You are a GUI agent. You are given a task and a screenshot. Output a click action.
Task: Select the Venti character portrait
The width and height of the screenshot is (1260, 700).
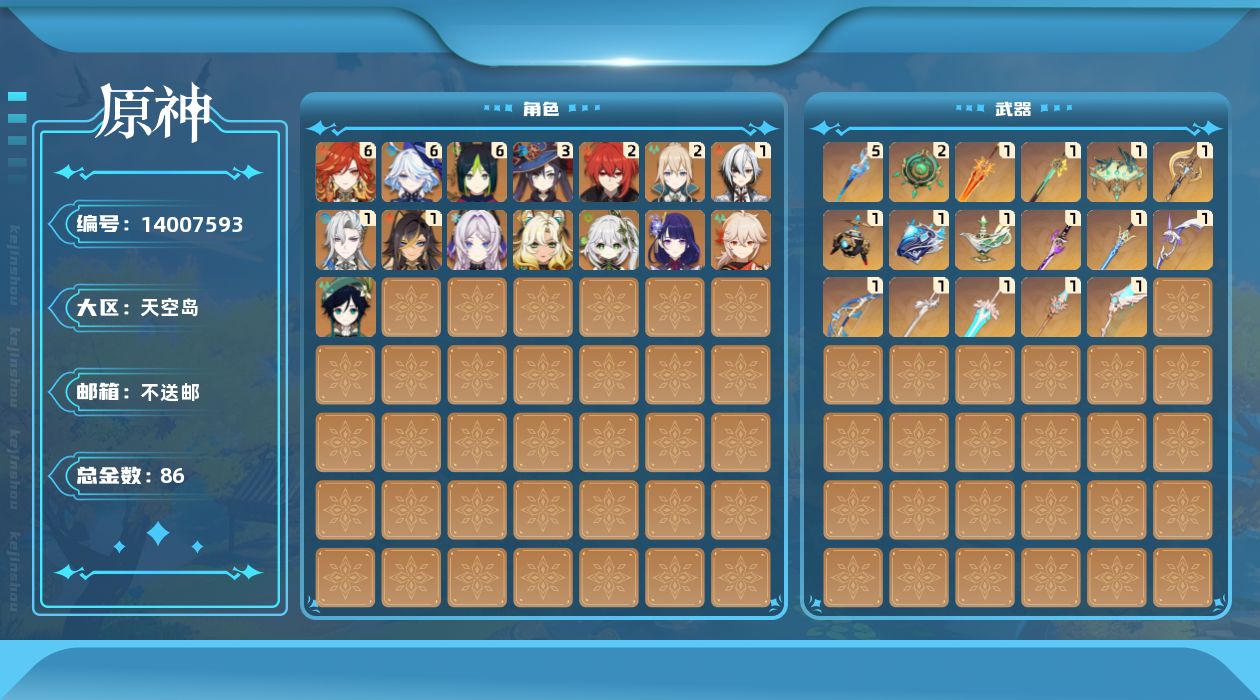pyautogui.click(x=345, y=307)
